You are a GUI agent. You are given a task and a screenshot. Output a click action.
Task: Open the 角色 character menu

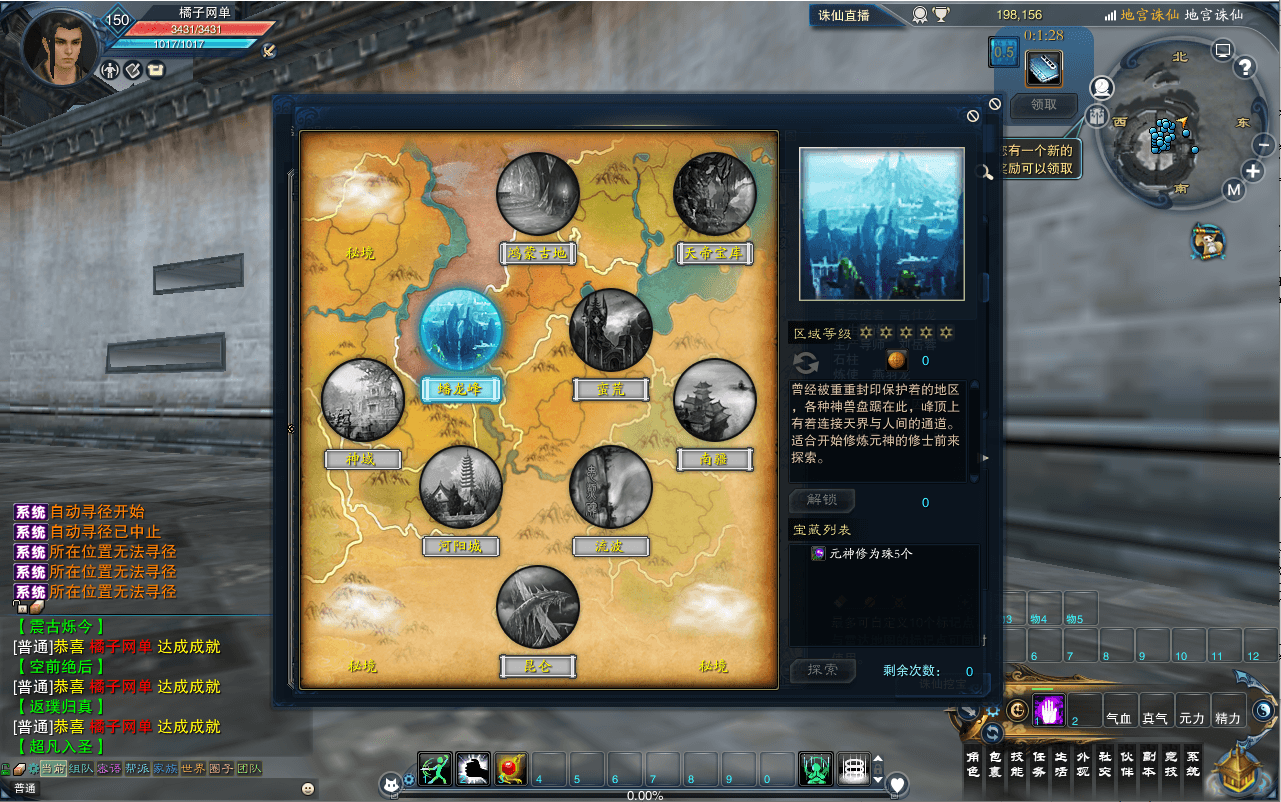click(x=974, y=765)
